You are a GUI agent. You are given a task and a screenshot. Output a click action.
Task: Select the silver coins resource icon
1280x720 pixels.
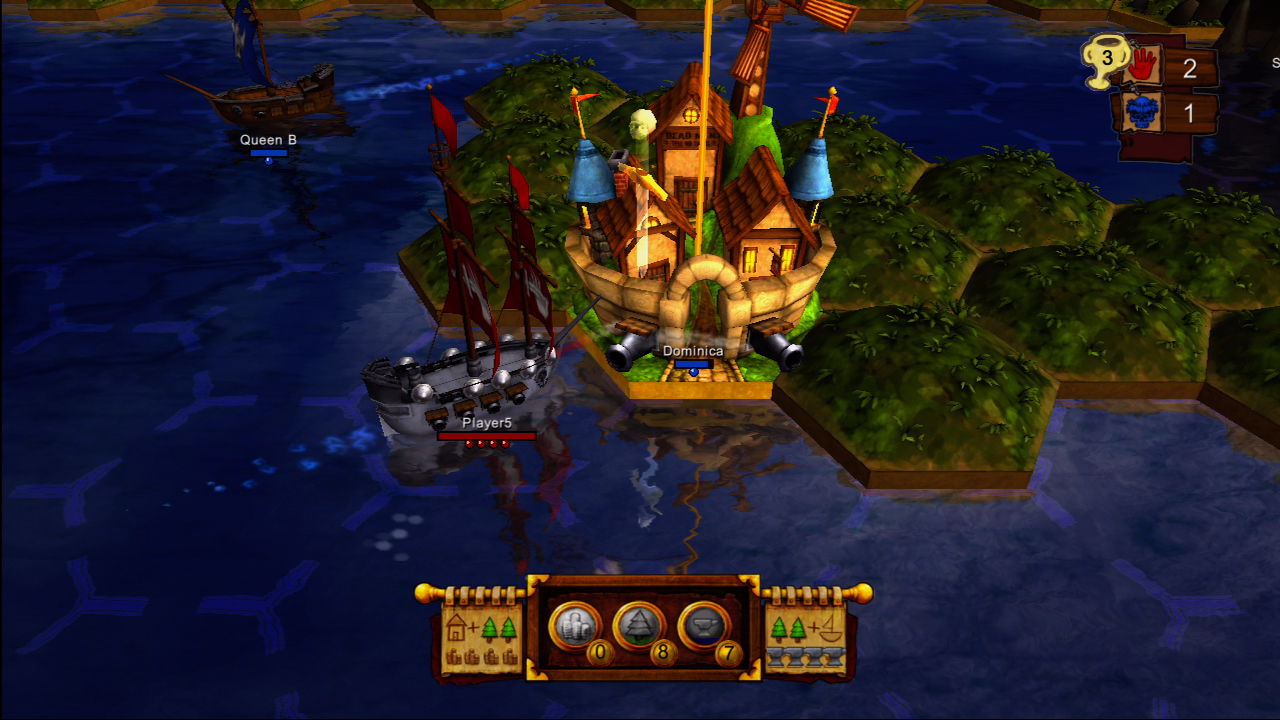point(575,626)
